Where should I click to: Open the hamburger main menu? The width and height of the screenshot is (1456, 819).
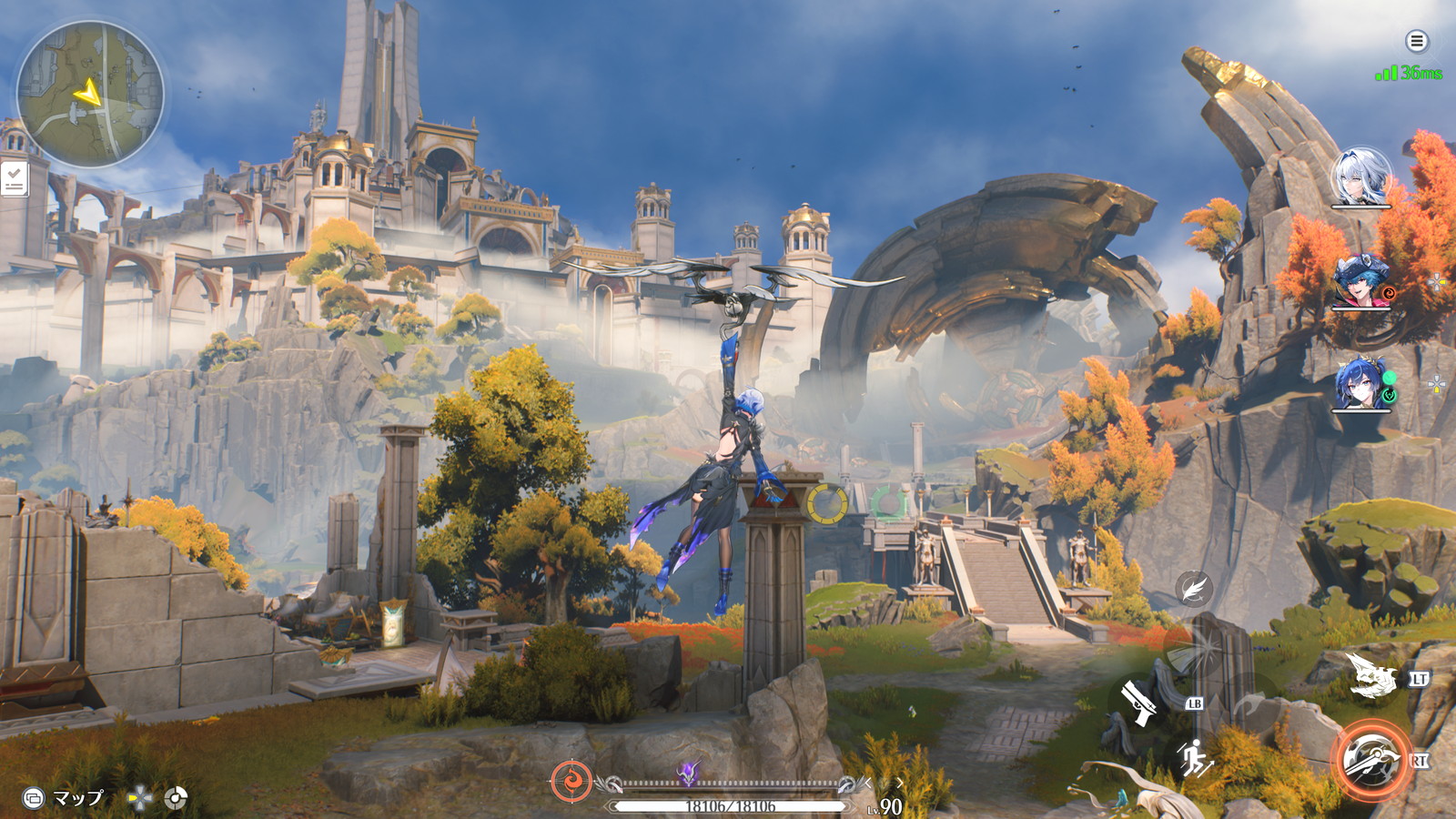tap(1416, 41)
